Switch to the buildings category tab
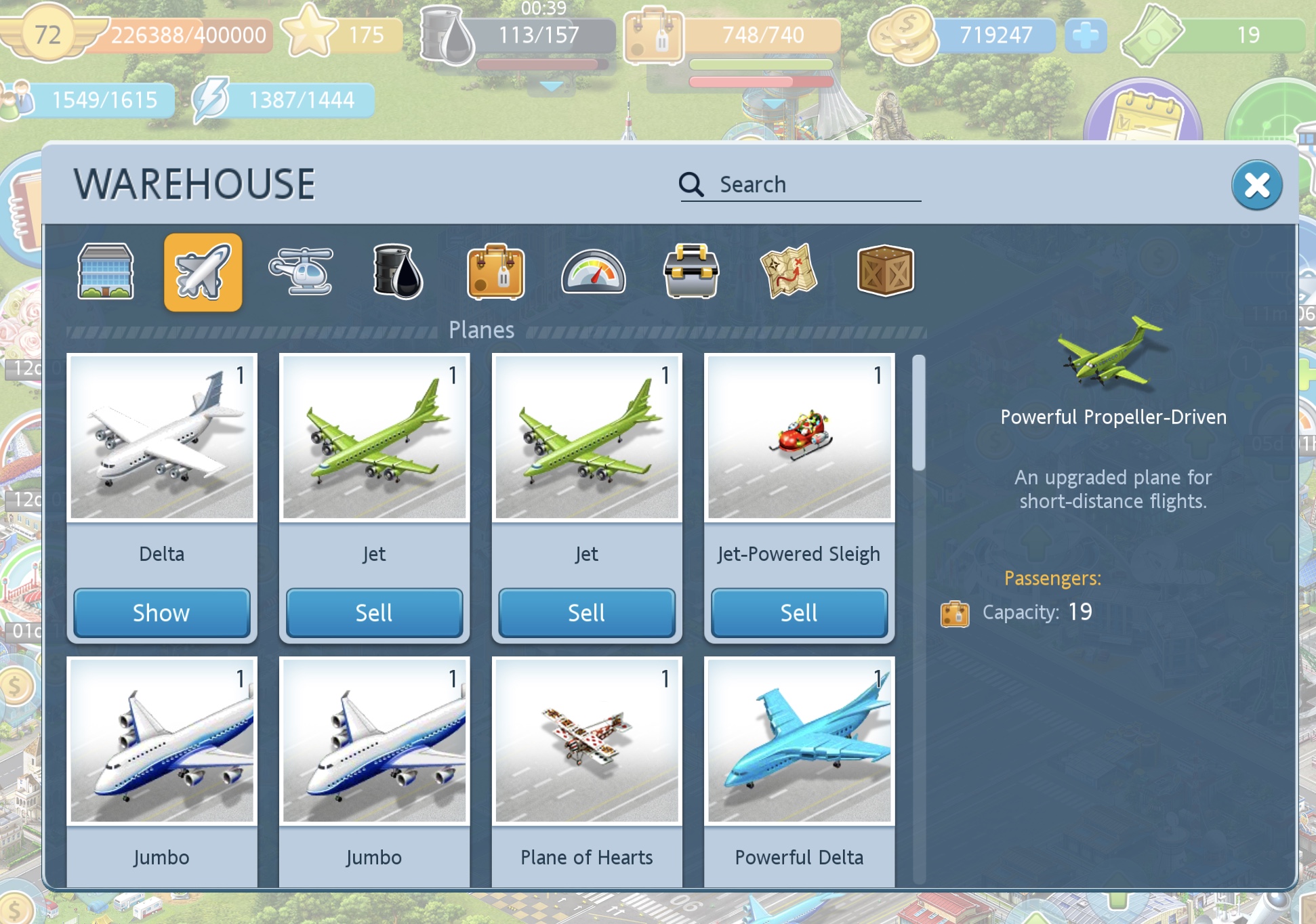Viewport: 1316px width, 924px height. click(106, 272)
